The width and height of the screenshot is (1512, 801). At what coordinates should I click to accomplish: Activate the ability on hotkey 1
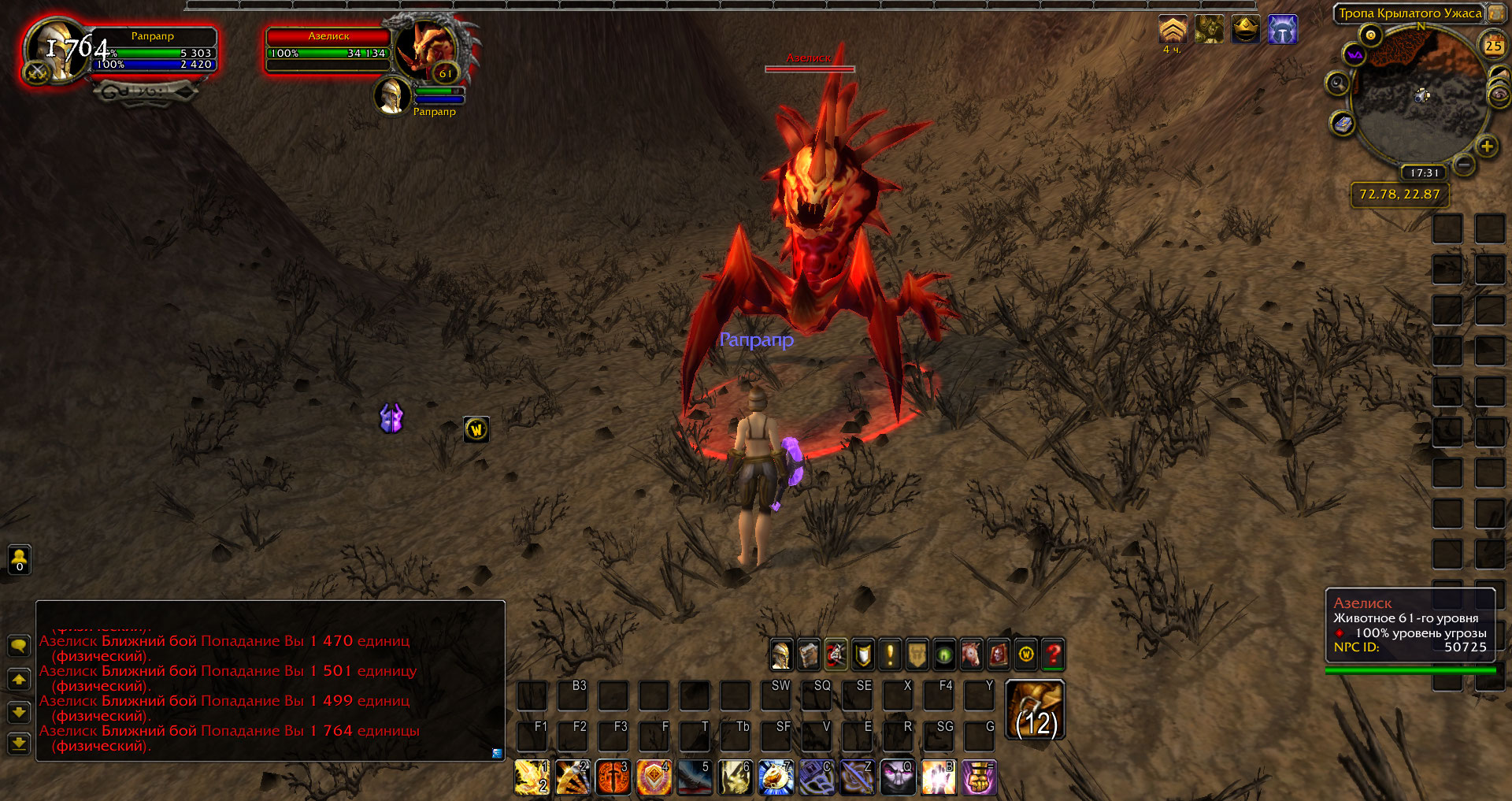[x=532, y=777]
